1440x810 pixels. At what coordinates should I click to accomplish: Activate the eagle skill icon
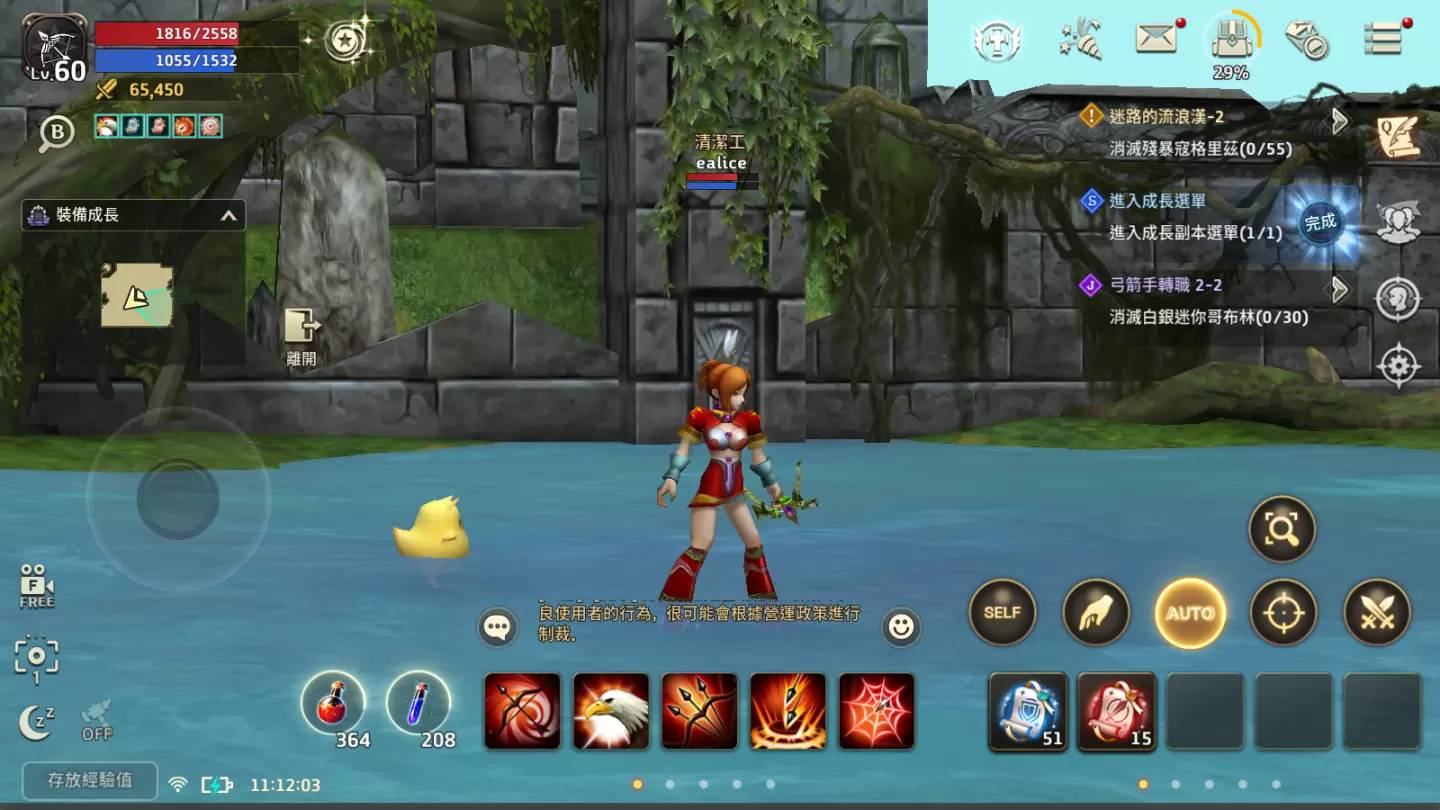[611, 711]
